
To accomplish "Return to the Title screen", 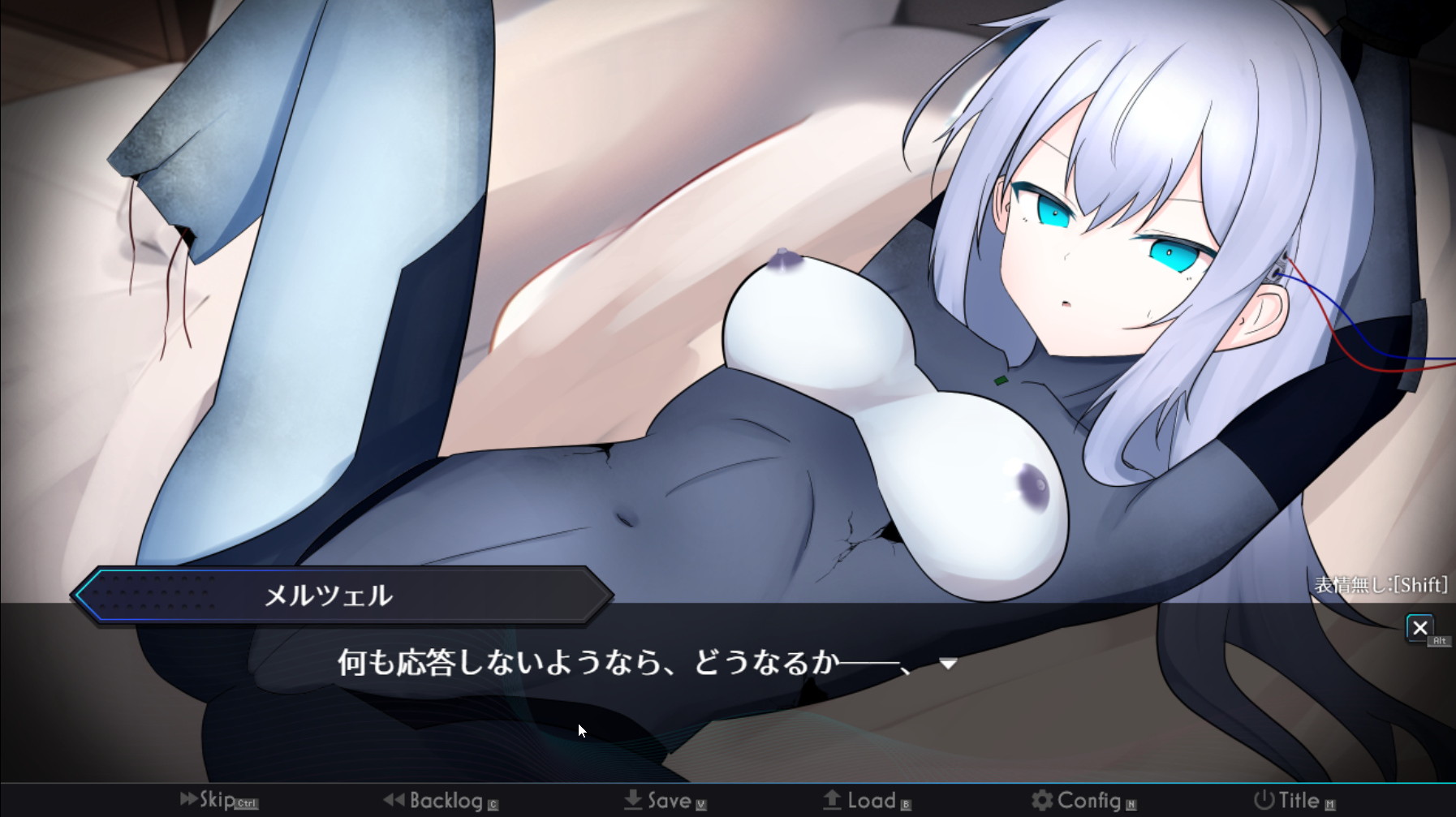I will (x=1293, y=801).
